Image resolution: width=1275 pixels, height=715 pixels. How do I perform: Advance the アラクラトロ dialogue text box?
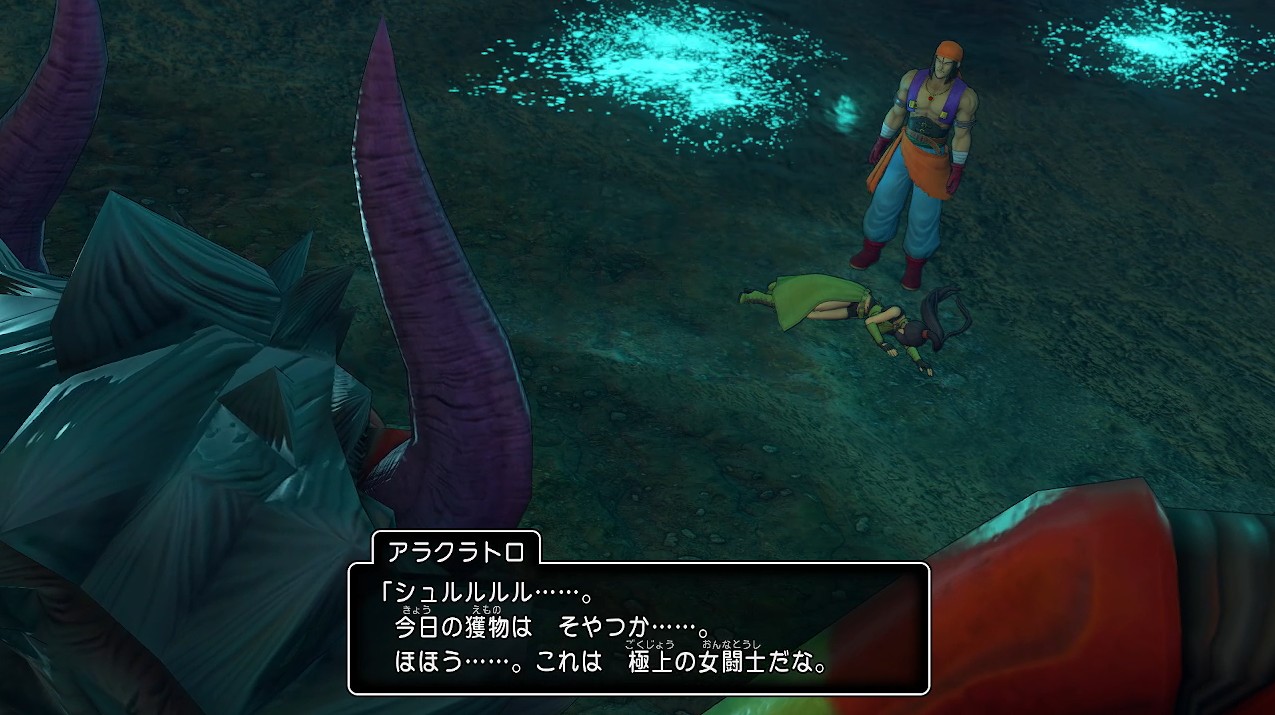click(x=638, y=628)
